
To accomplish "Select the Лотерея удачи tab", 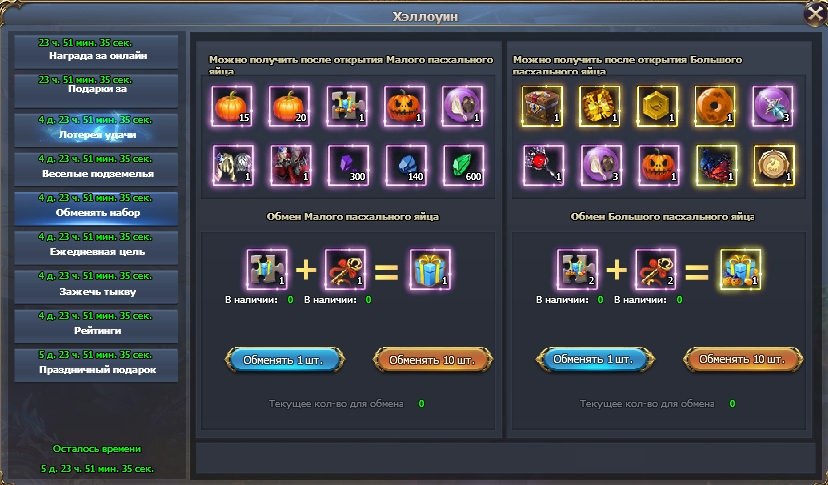I will point(97,129).
